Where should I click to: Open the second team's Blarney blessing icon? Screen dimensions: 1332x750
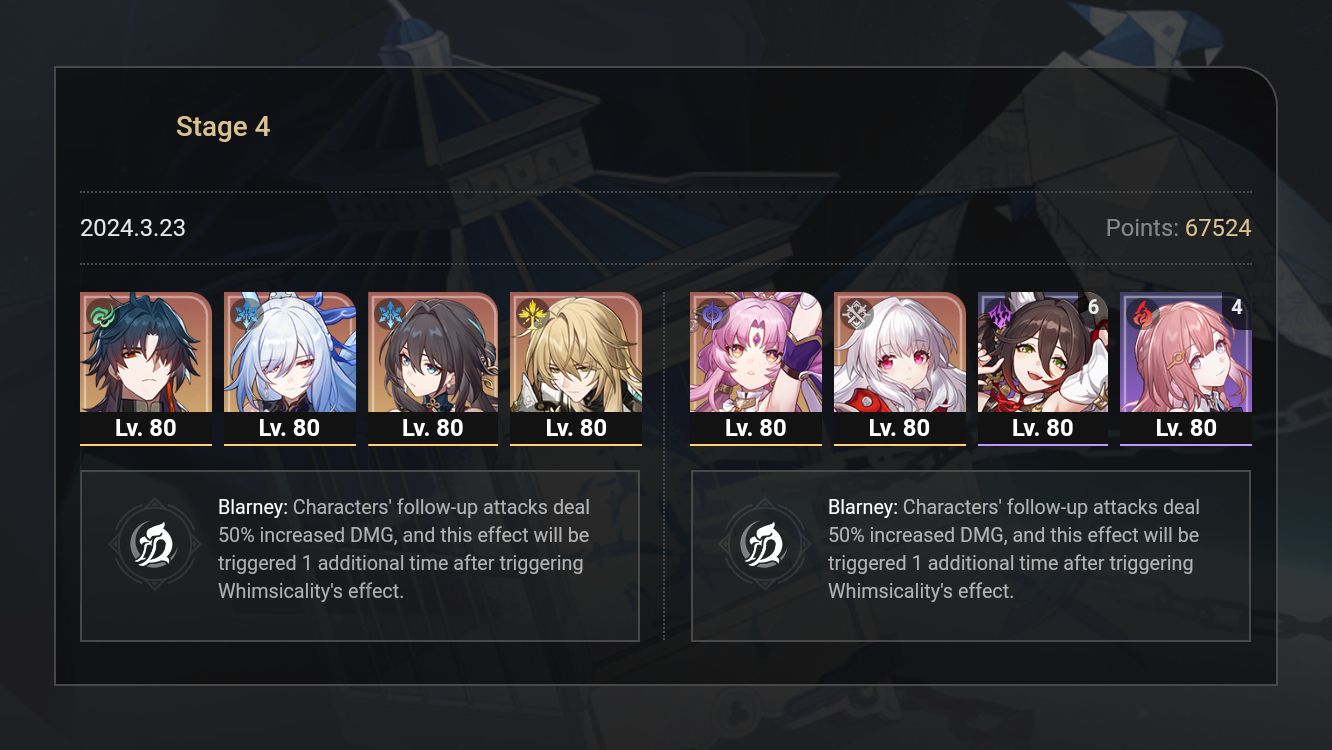click(x=765, y=544)
